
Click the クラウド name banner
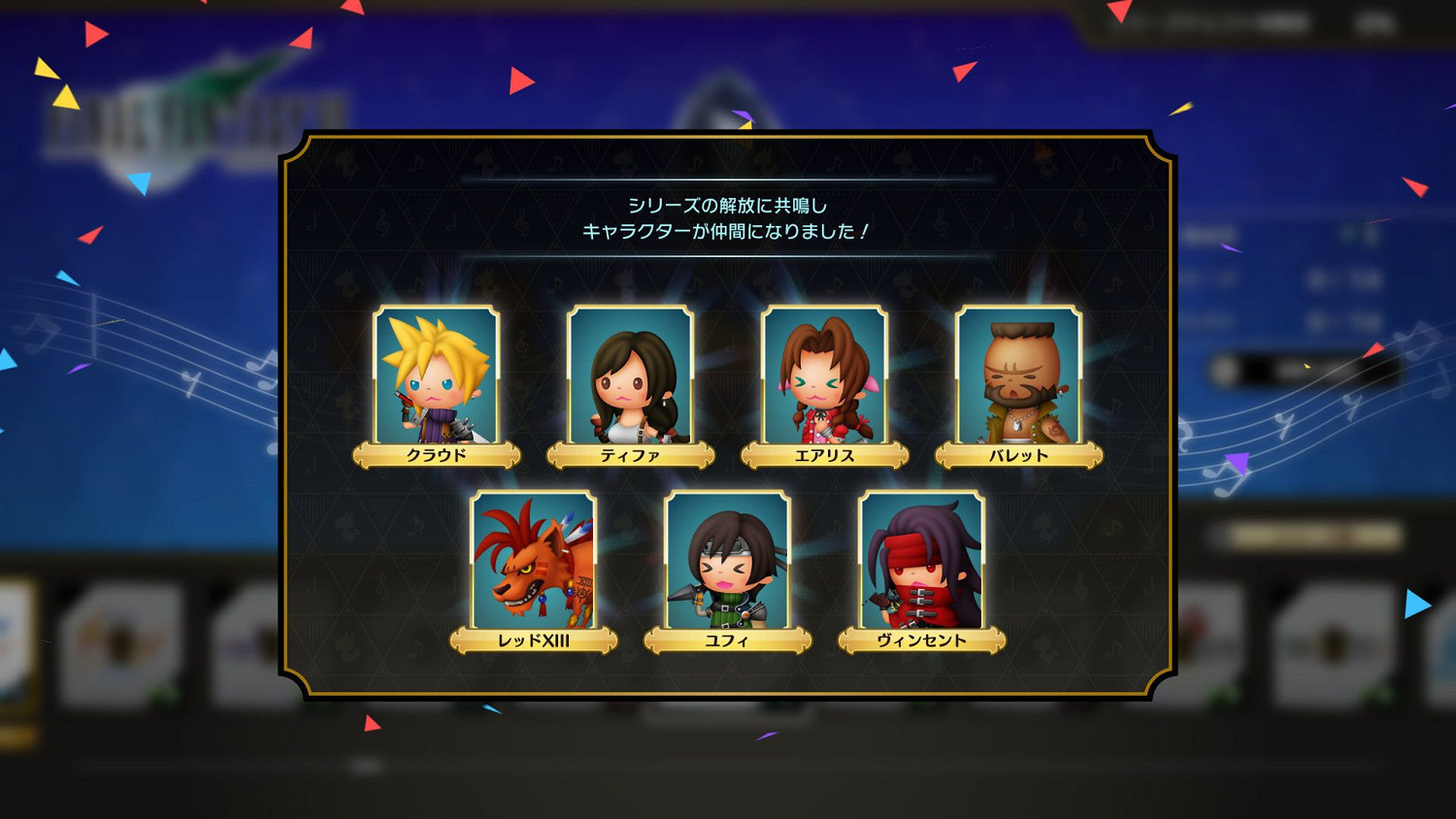pyautogui.click(x=438, y=452)
